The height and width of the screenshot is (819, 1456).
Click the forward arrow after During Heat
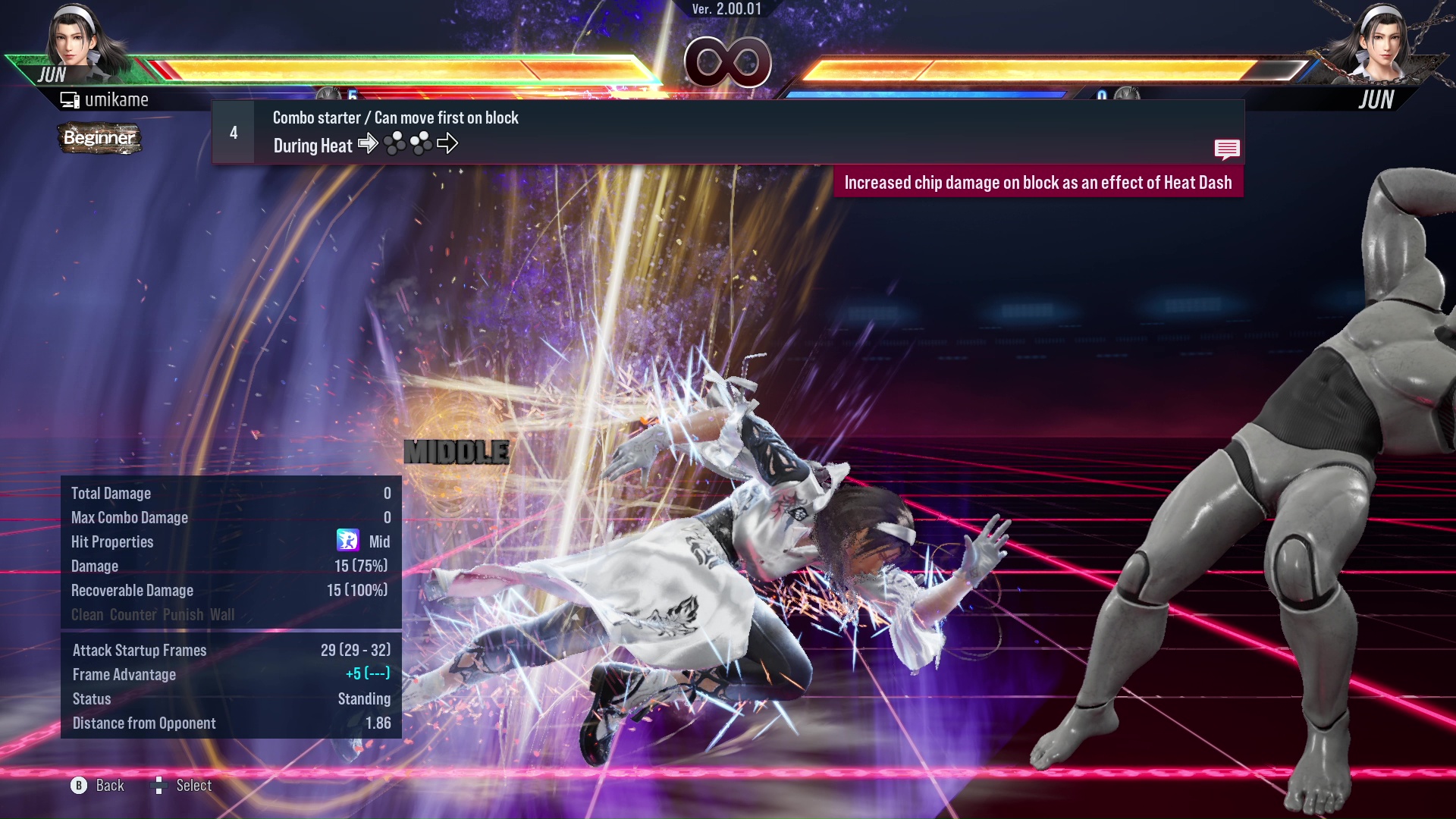pyautogui.click(x=369, y=144)
